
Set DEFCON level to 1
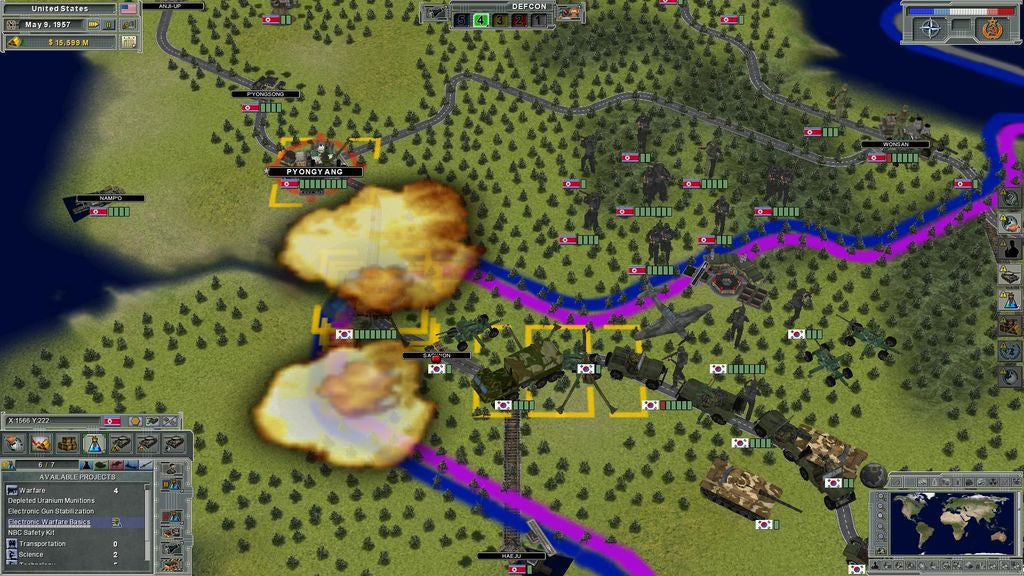coord(538,18)
